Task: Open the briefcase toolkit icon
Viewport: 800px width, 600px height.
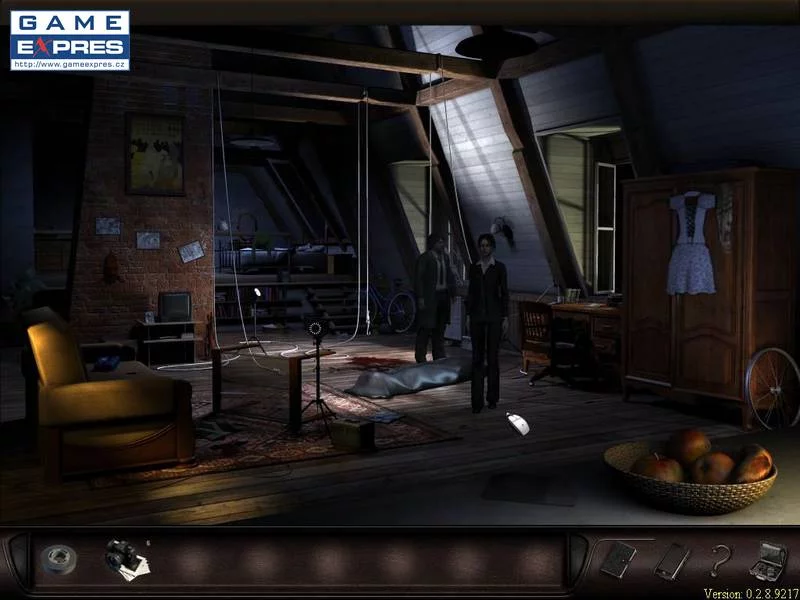Action: 768,559
